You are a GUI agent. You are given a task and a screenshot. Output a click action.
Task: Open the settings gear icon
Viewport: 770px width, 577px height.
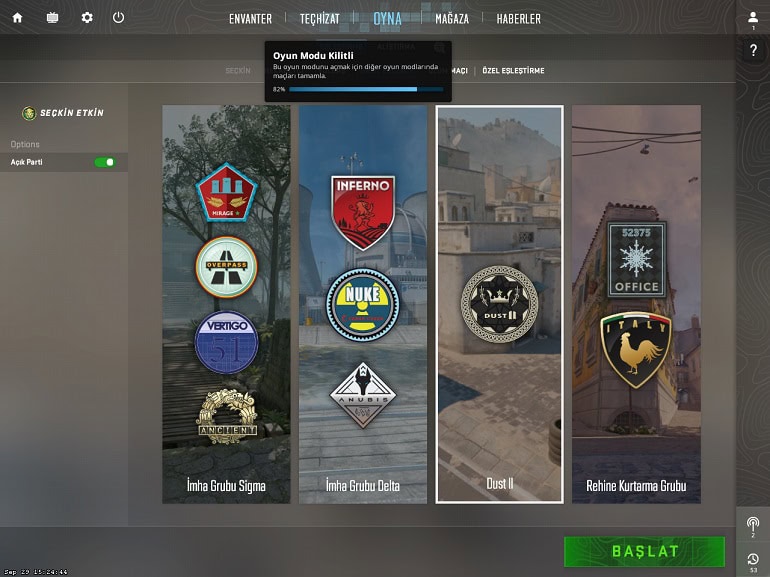pyautogui.click(x=87, y=18)
